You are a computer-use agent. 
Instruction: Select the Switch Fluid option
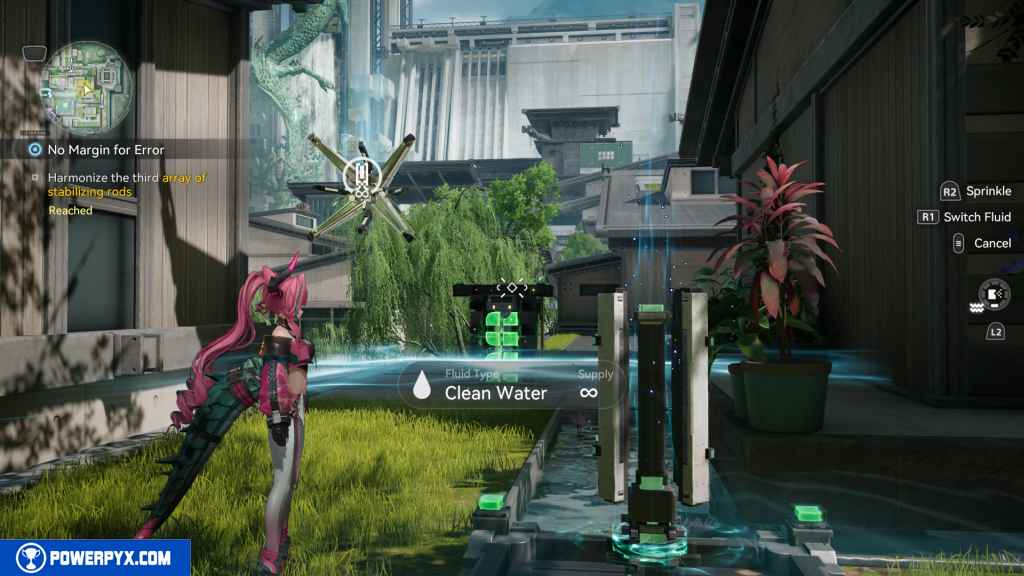(x=977, y=217)
